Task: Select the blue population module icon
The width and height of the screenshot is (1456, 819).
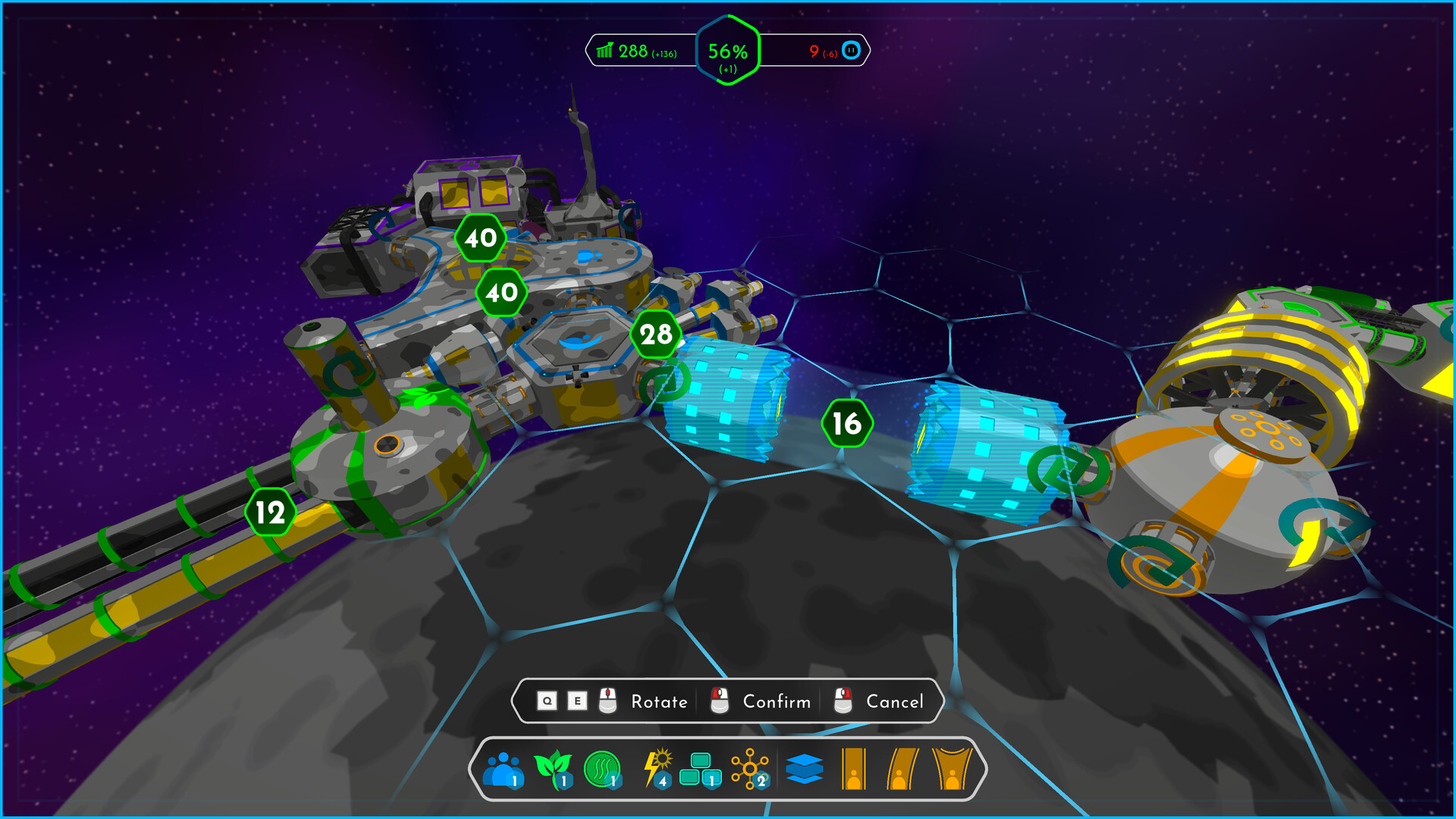Action: [x=504, y=769]
